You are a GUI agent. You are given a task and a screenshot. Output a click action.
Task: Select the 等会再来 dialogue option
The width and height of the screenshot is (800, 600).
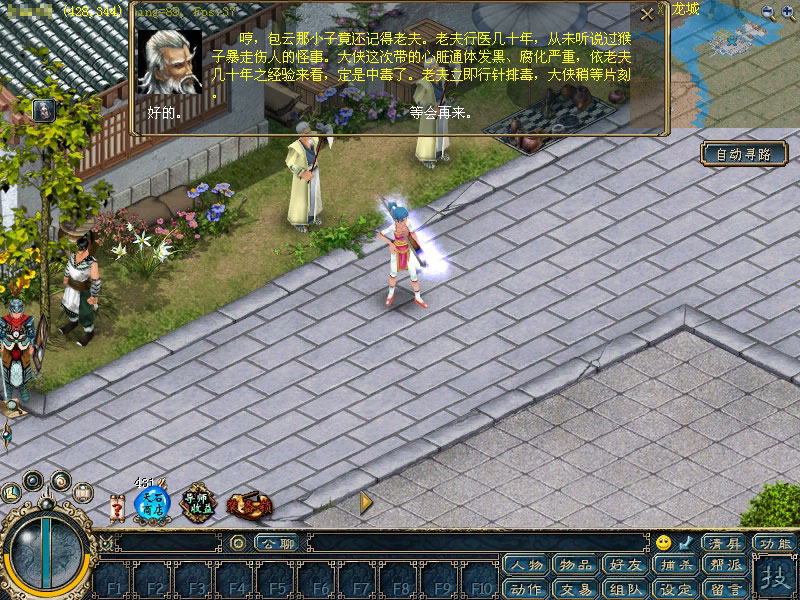coord(440,113)
